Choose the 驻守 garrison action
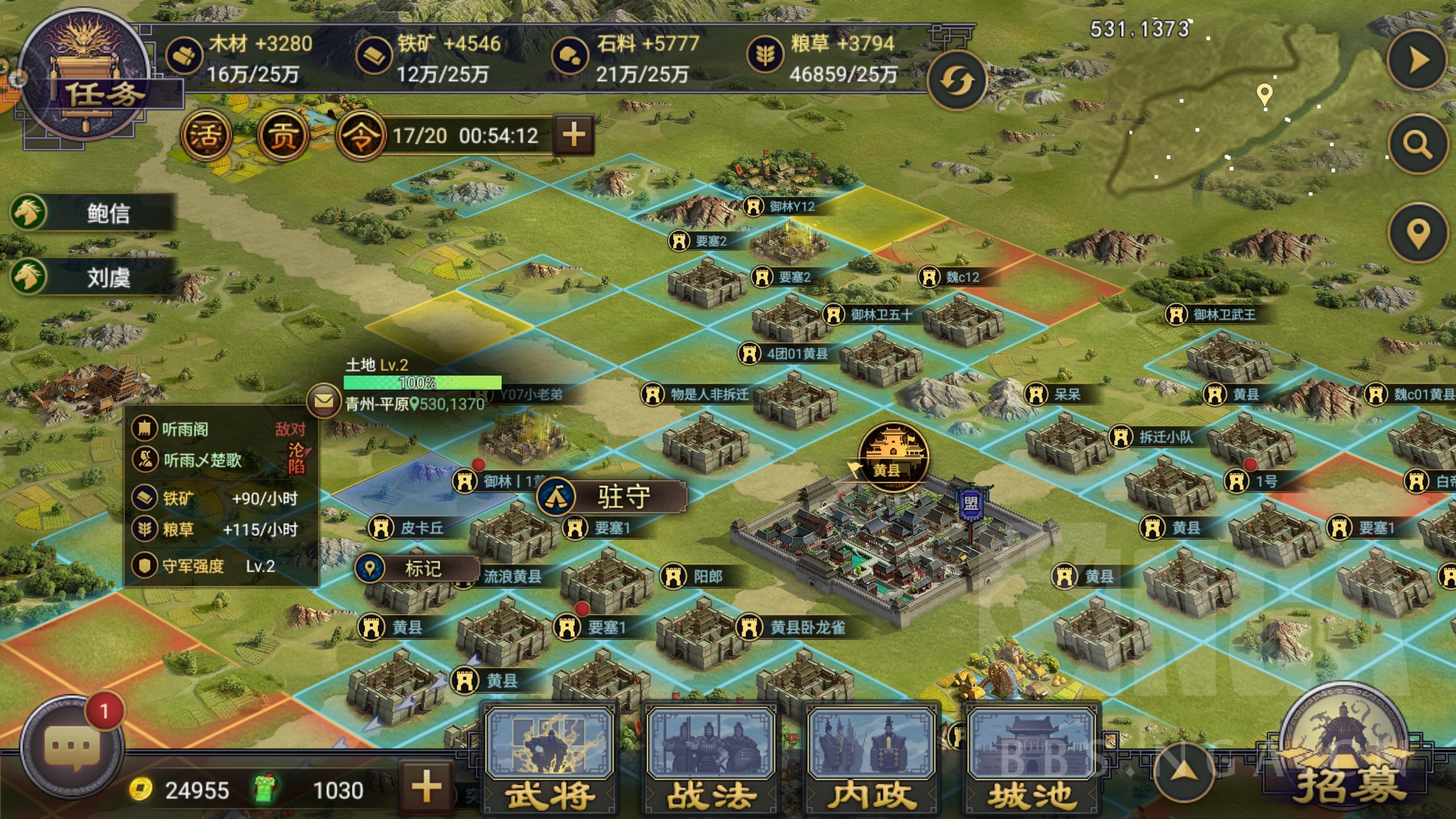The height and width of the screenshot is (819, 1456). [x=612, y=497]
